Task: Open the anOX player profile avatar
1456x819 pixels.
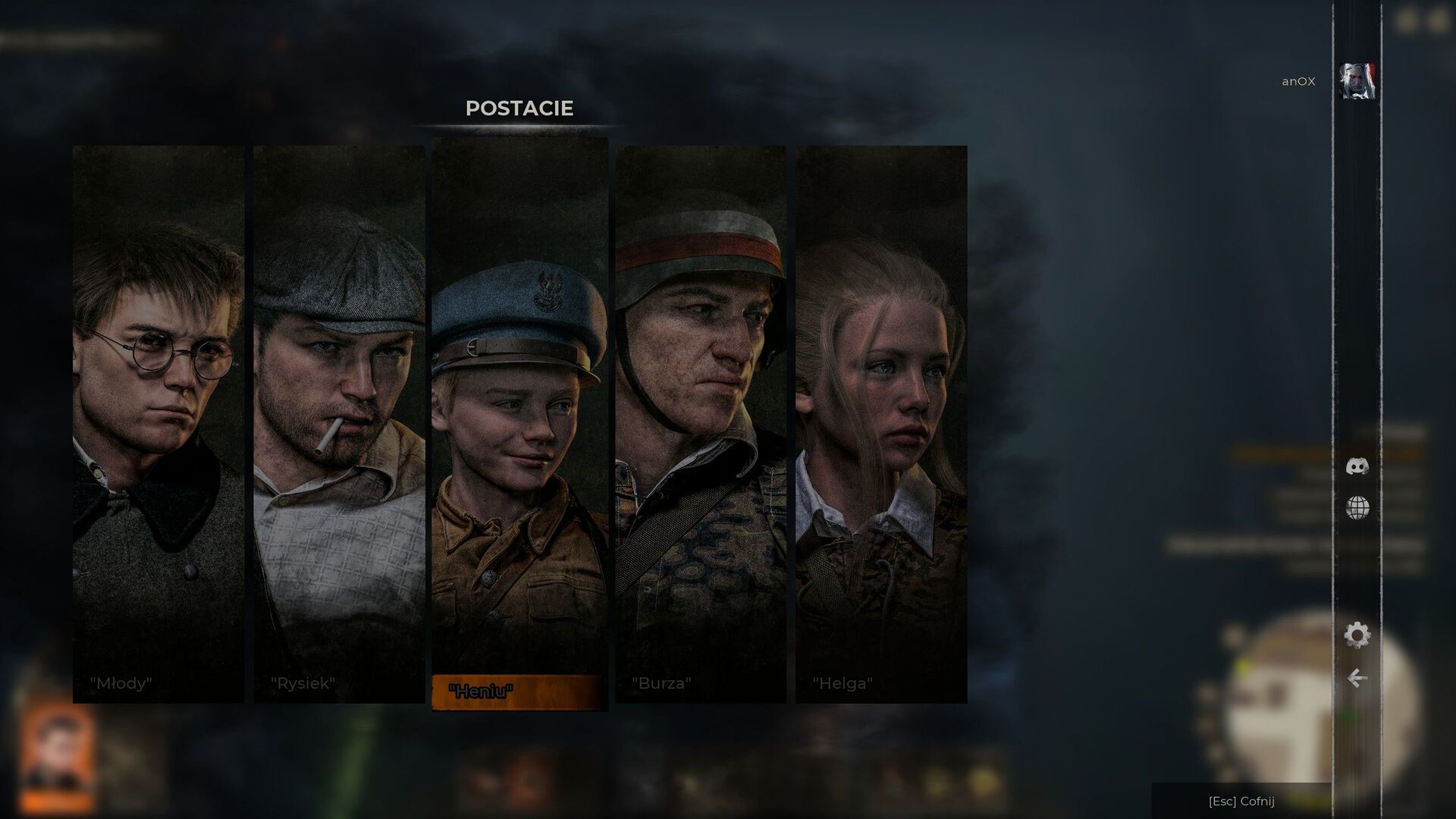Action: click(x=1357, y=81)
